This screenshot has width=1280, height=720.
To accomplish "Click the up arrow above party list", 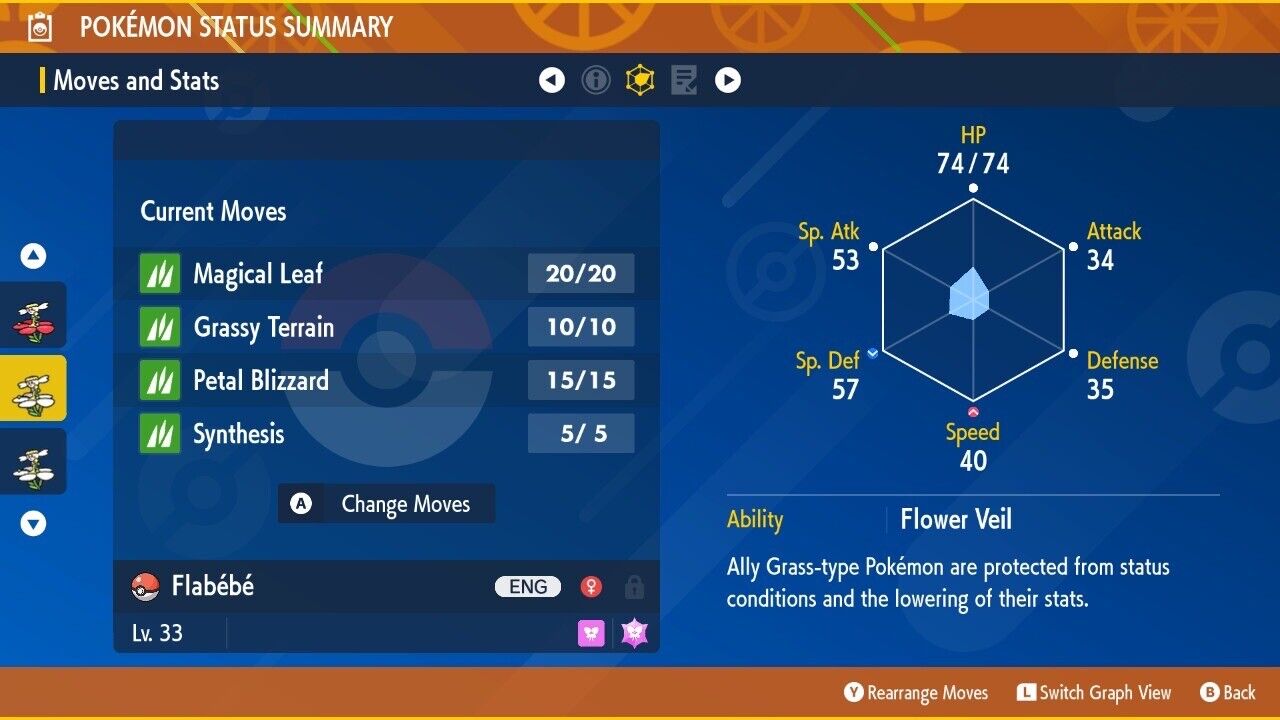I will 34,257.
